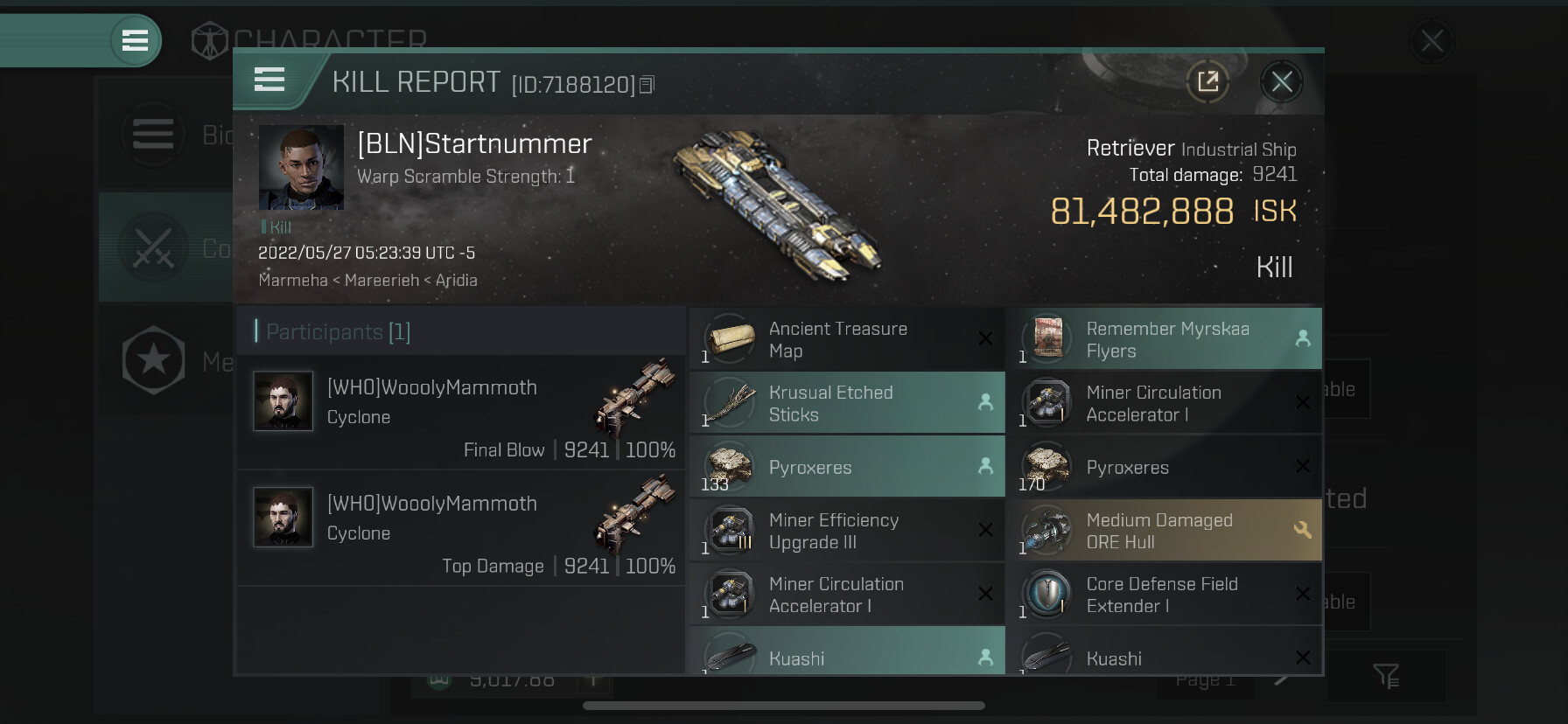Select the Ancient Treasure Map item
The image size is (1568, 724).
click(x=846, y=339)
